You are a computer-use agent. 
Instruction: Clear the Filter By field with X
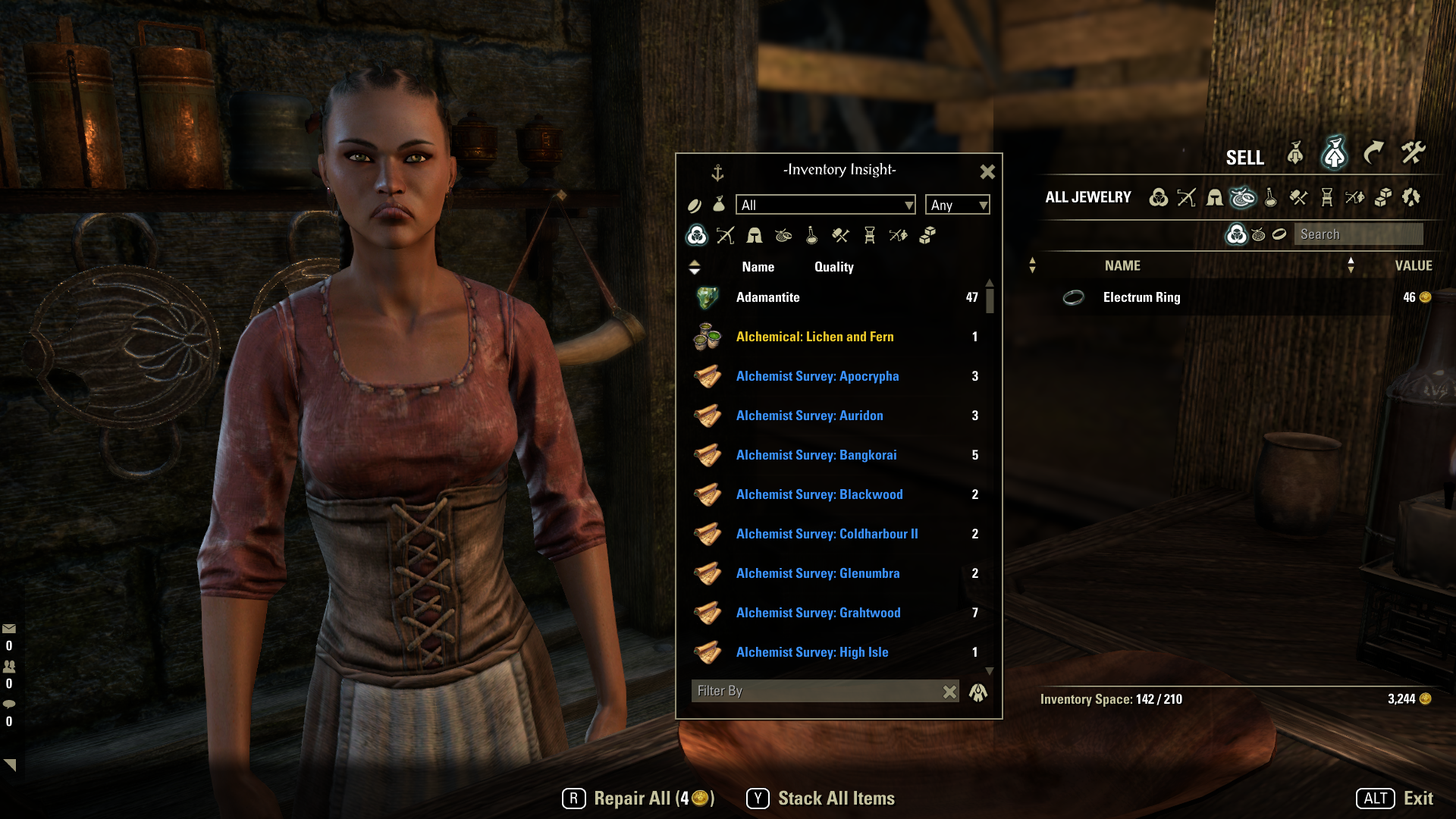[x=949, y=692]
